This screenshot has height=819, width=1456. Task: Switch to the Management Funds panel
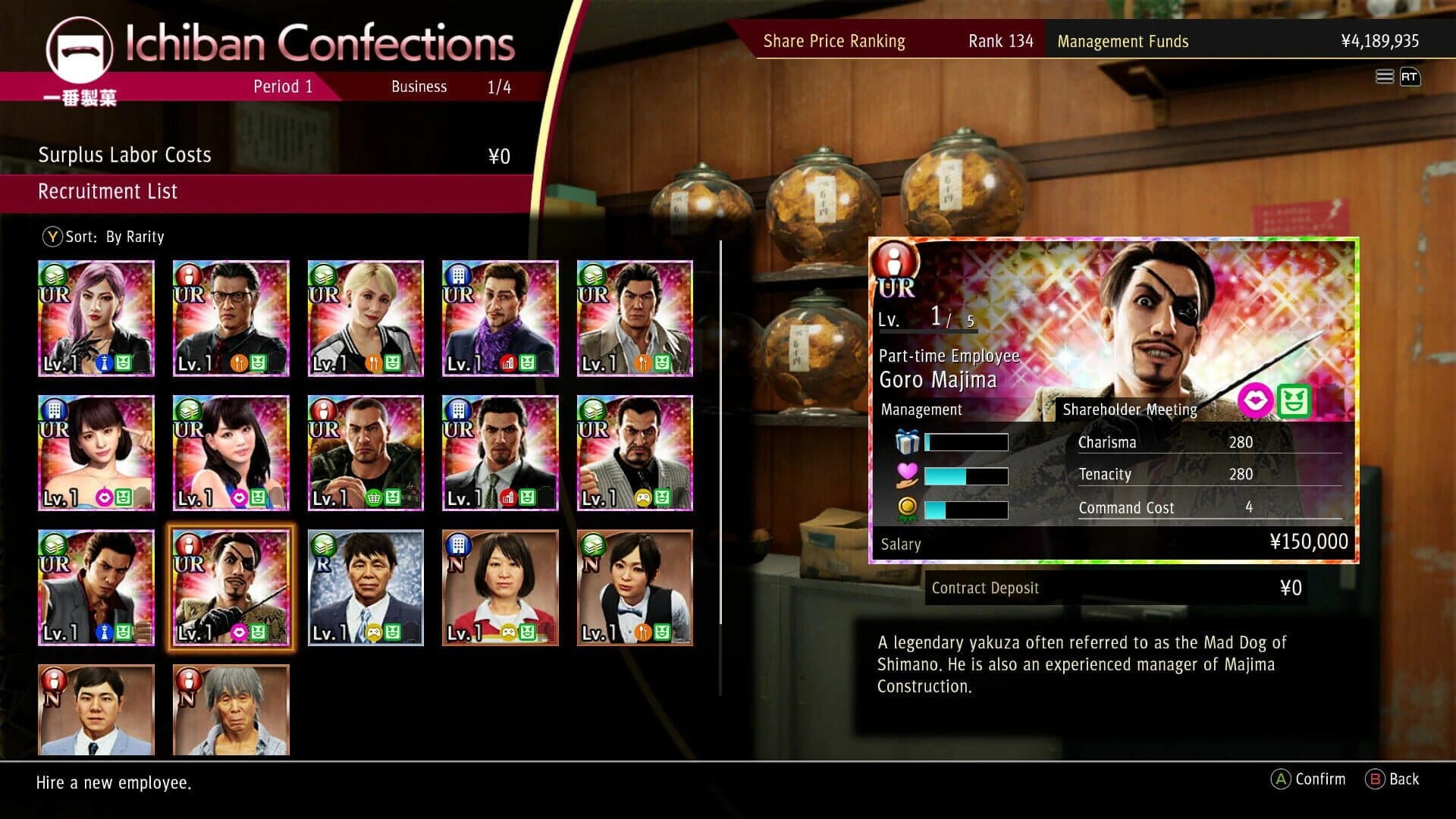click(x=1123, y=41)
